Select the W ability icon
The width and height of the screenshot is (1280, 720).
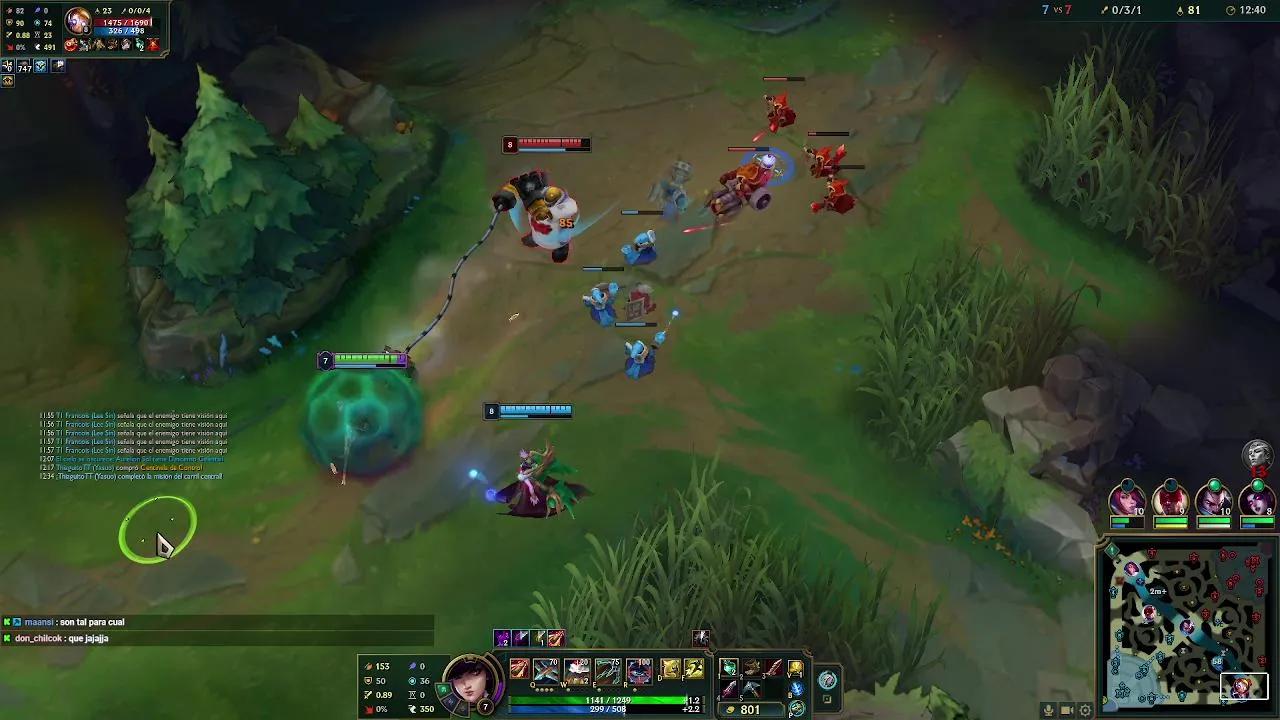point(577,671)
